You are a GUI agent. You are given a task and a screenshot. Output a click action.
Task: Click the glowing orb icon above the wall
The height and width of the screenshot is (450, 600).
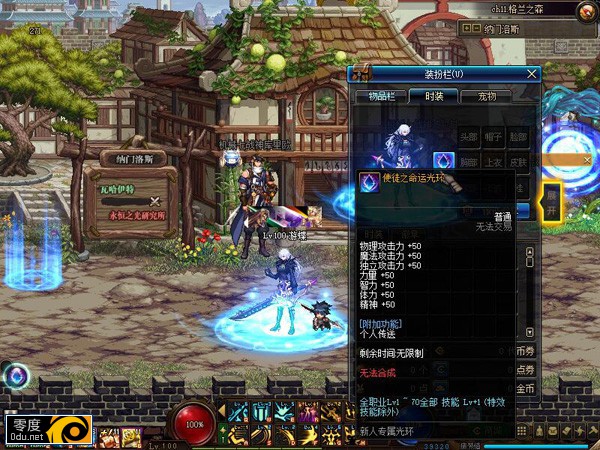pos(15,375)
